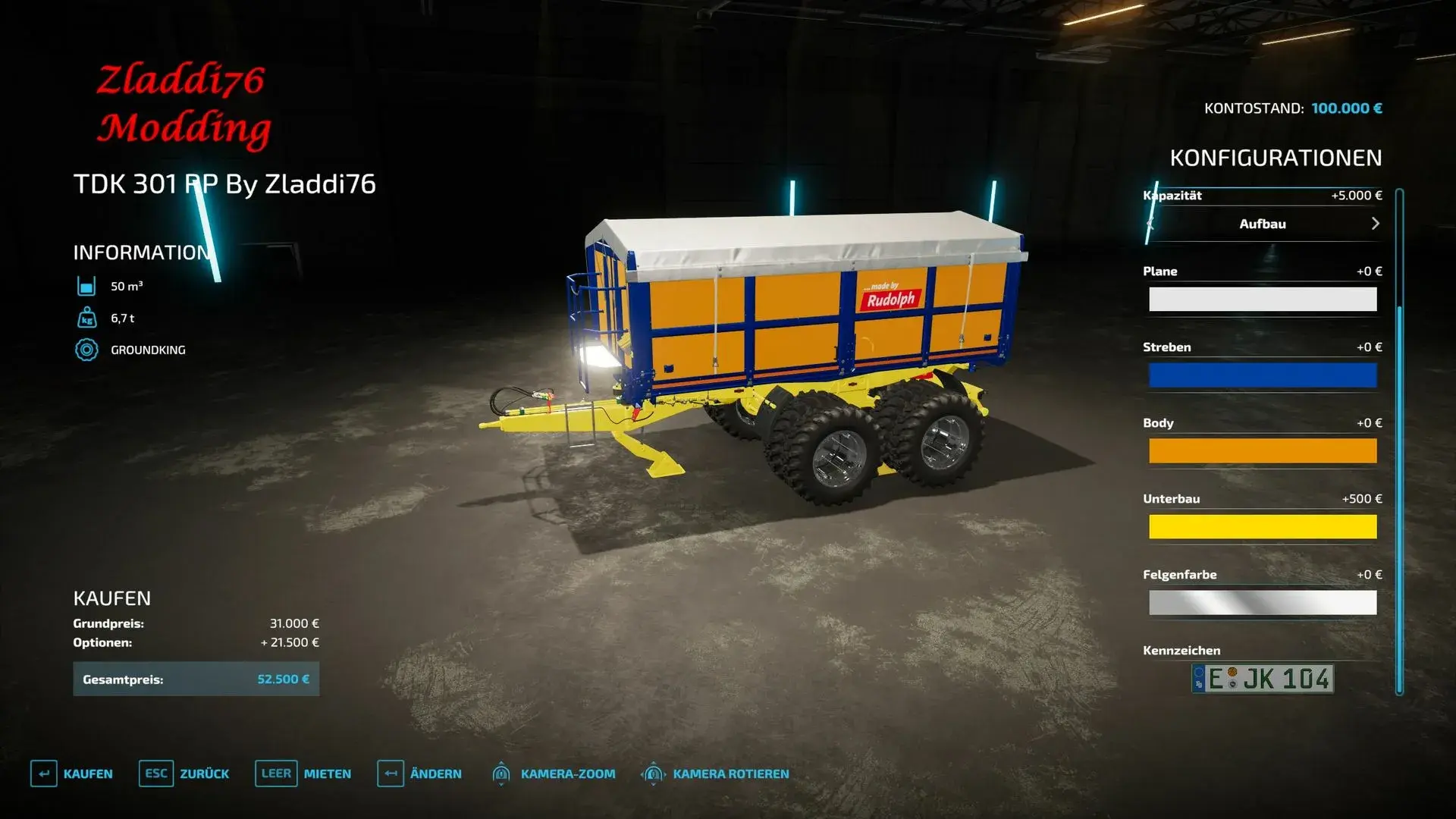Click the GROUNDKING gear icon

pos(86,350)
